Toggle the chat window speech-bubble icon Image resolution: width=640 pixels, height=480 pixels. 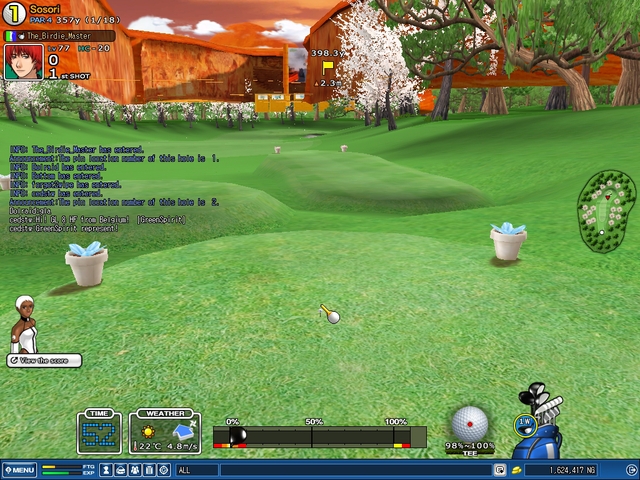click(500, 470)
